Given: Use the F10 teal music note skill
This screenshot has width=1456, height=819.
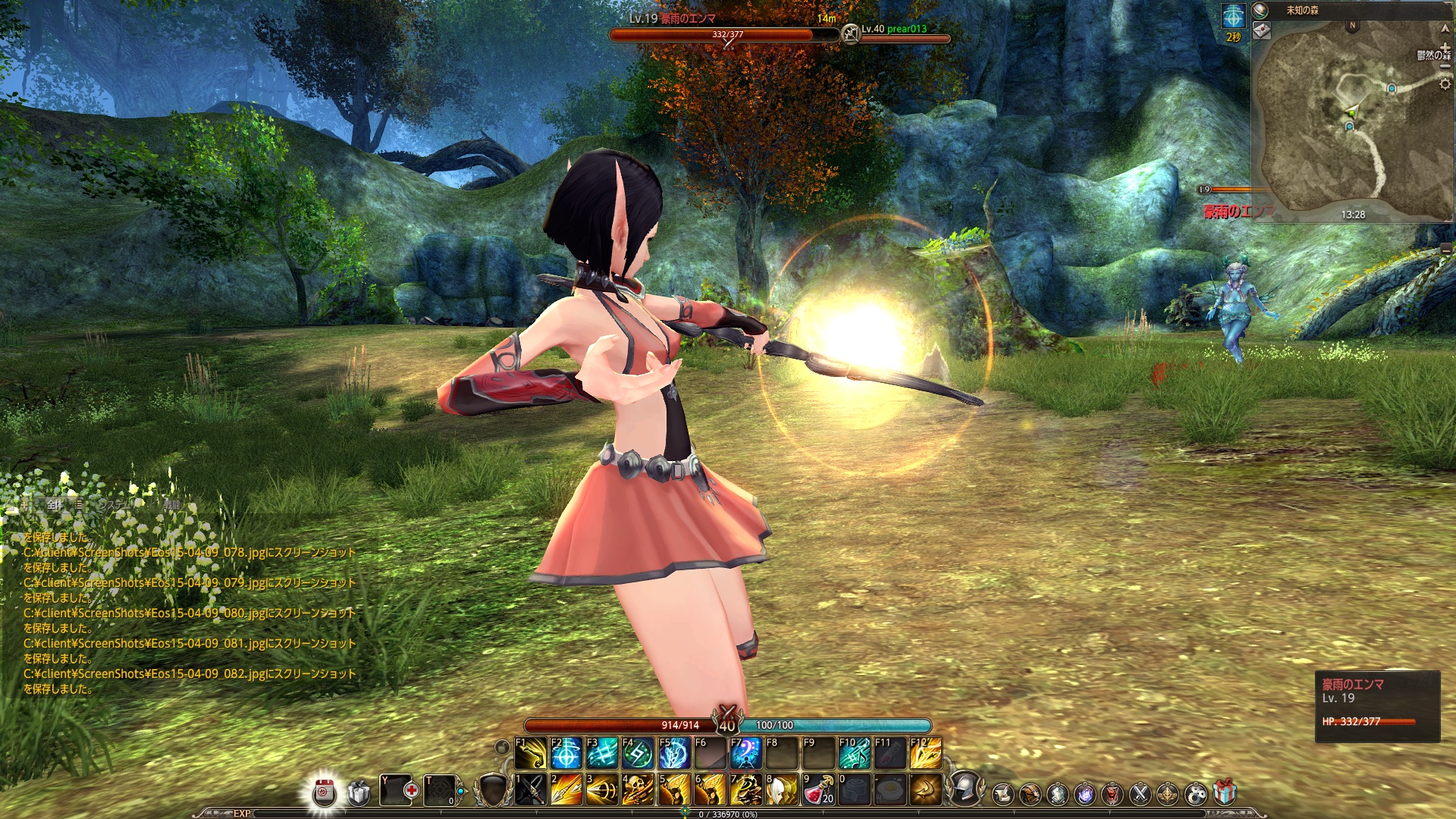Looking at the screenshot, I should pos(854,753).
